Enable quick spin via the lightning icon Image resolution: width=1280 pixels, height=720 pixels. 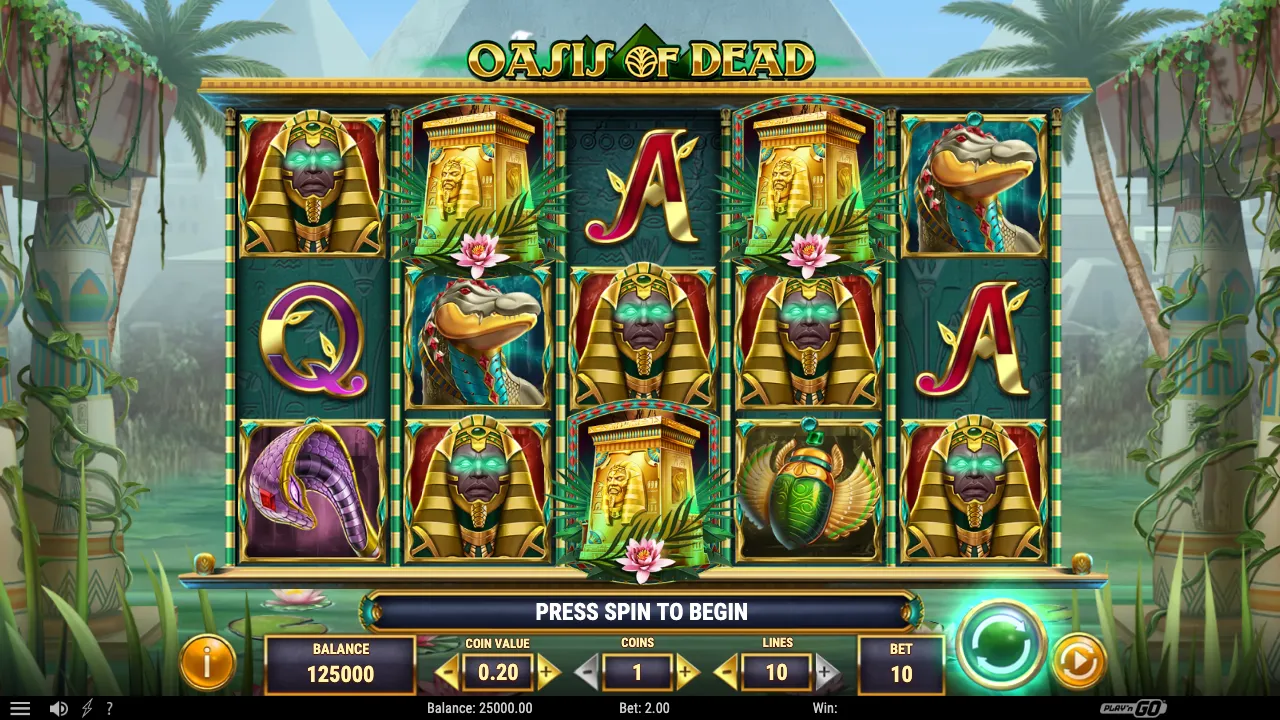pyautogui.click(x=85, y=708)
